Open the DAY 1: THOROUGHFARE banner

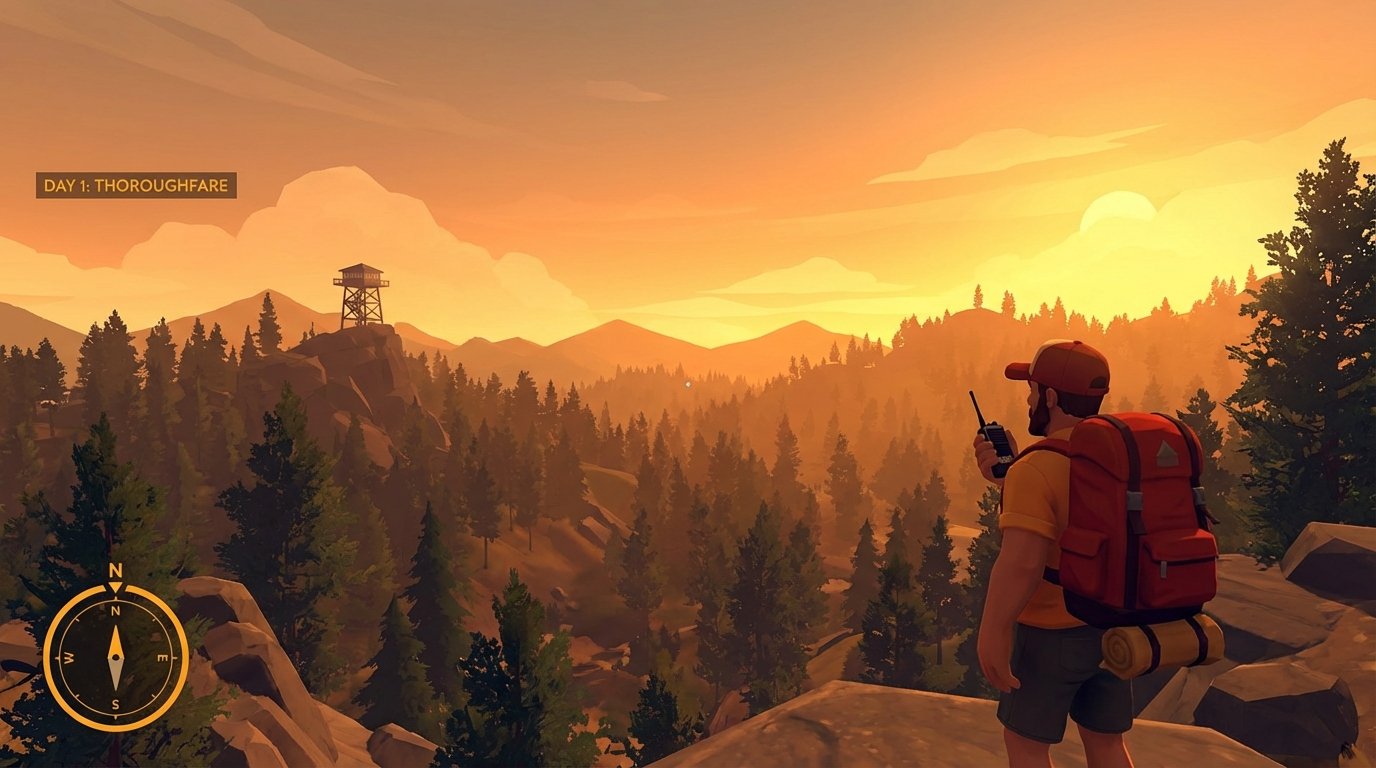[135, 186]
